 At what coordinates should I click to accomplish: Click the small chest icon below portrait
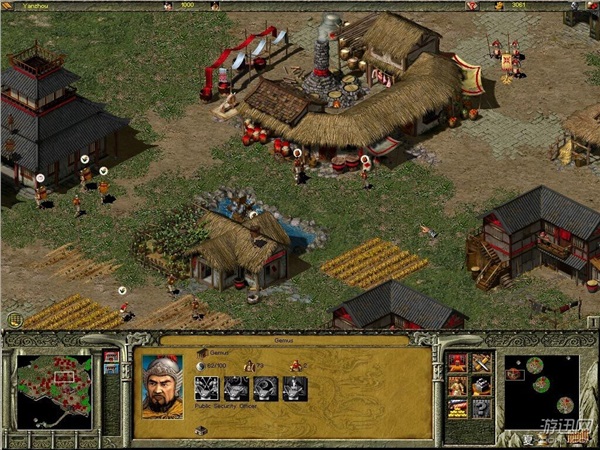click(x=201, y=430)
